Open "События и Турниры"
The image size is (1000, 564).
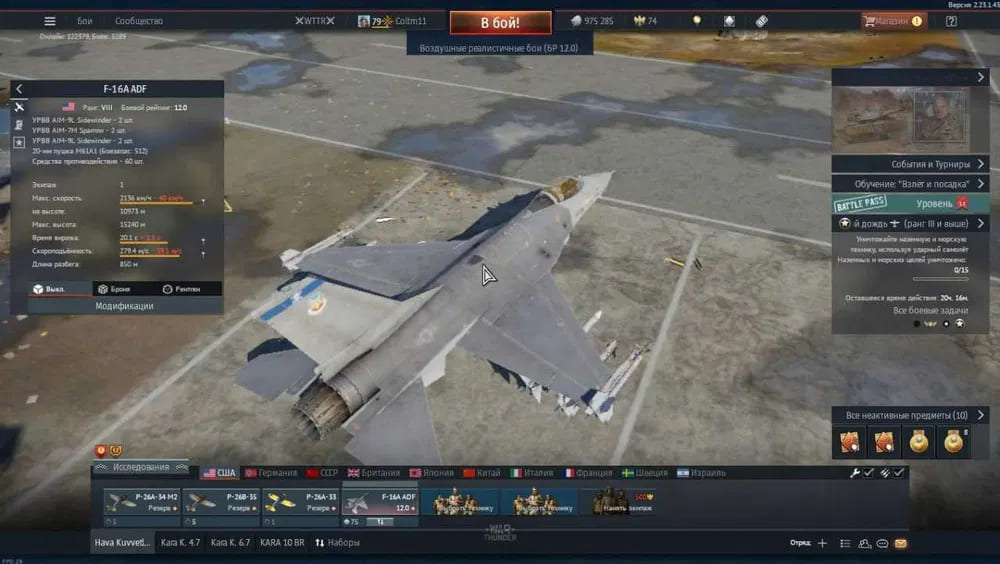[910, 164]
